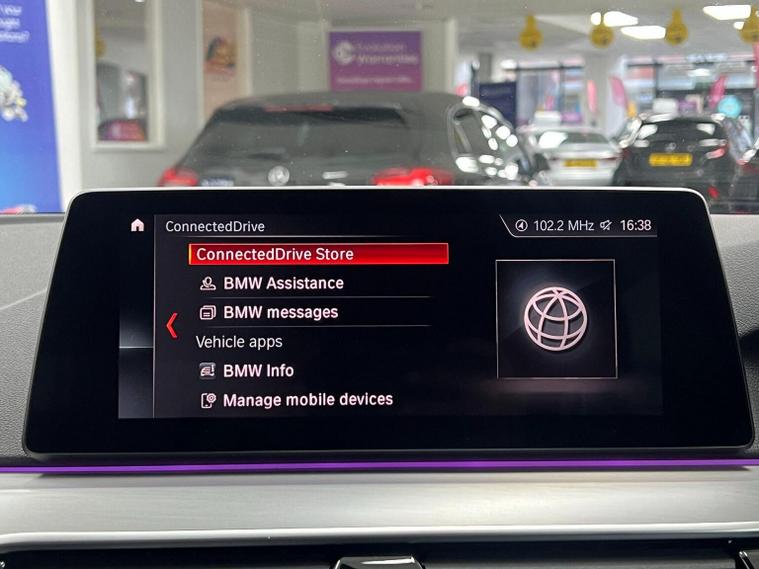Screen dimensions: 759x569
Task: Go to the home screen icon
Action: 137,226
